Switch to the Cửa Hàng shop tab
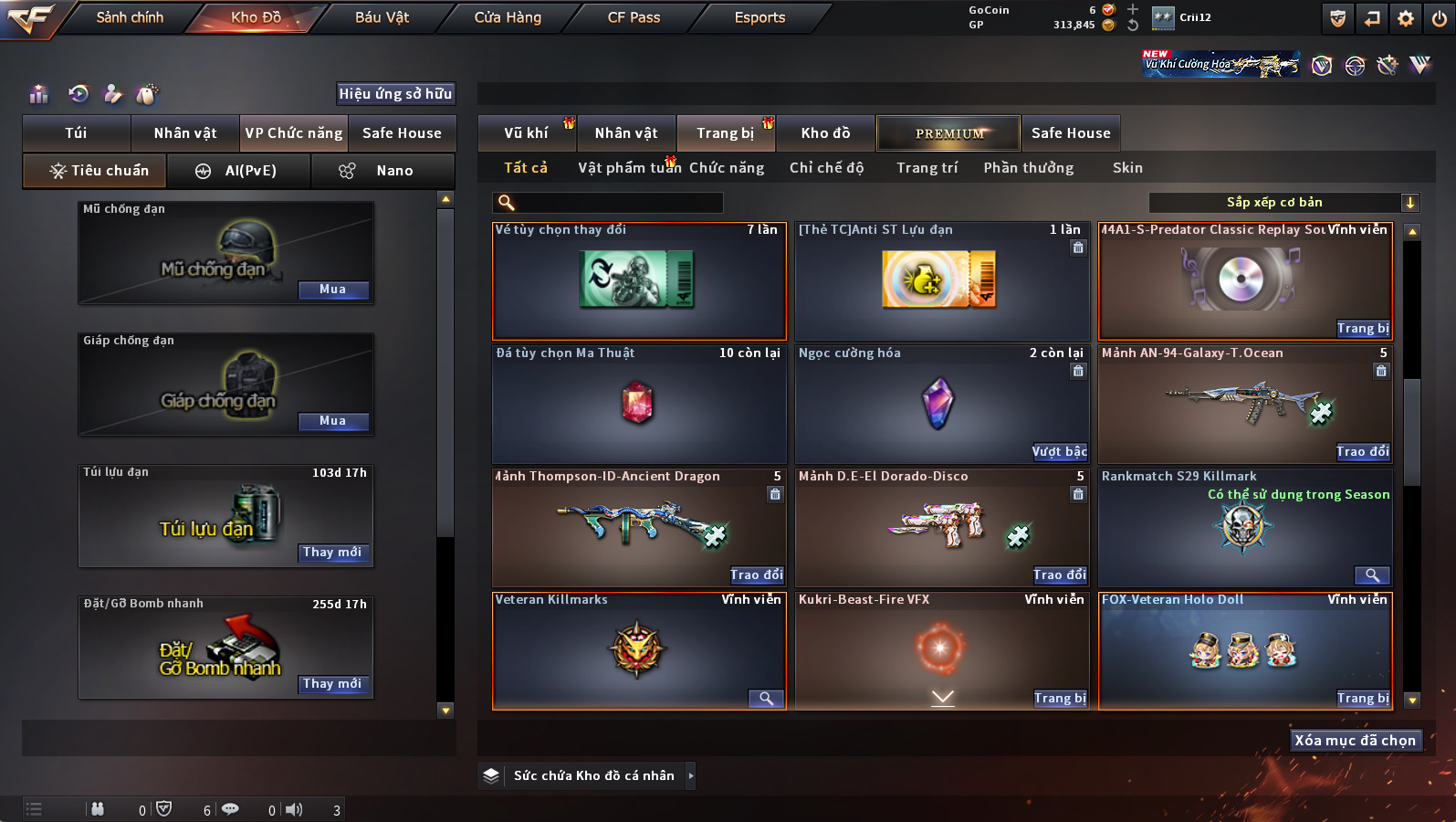The image size is (1456, 822). click(508, 17)
